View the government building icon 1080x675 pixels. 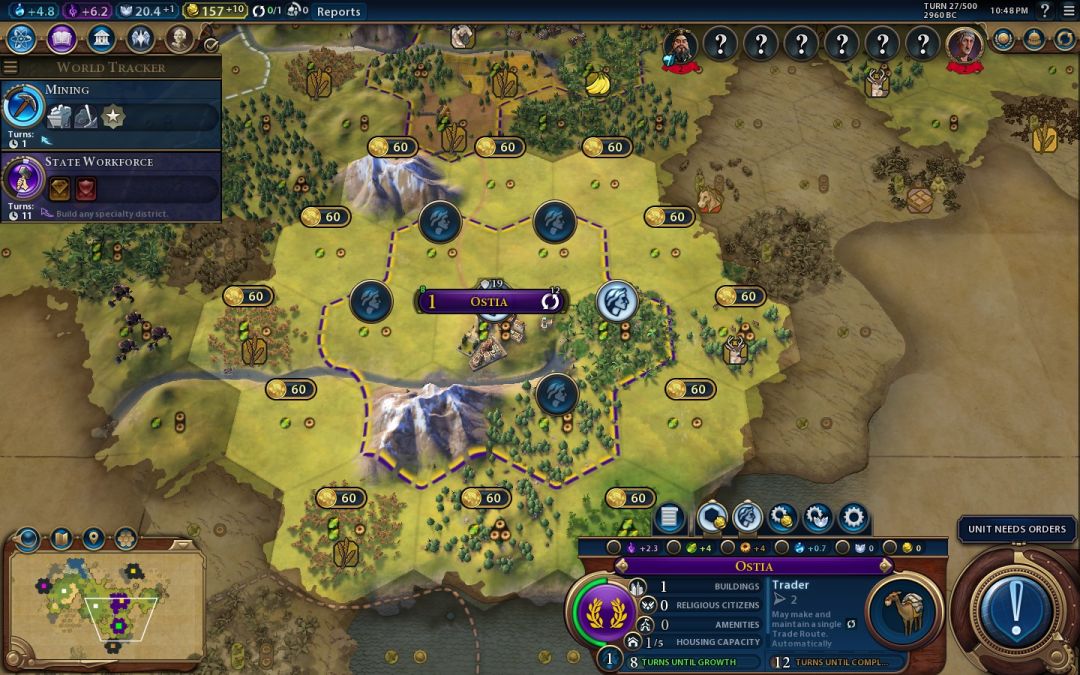click(101, 39)
